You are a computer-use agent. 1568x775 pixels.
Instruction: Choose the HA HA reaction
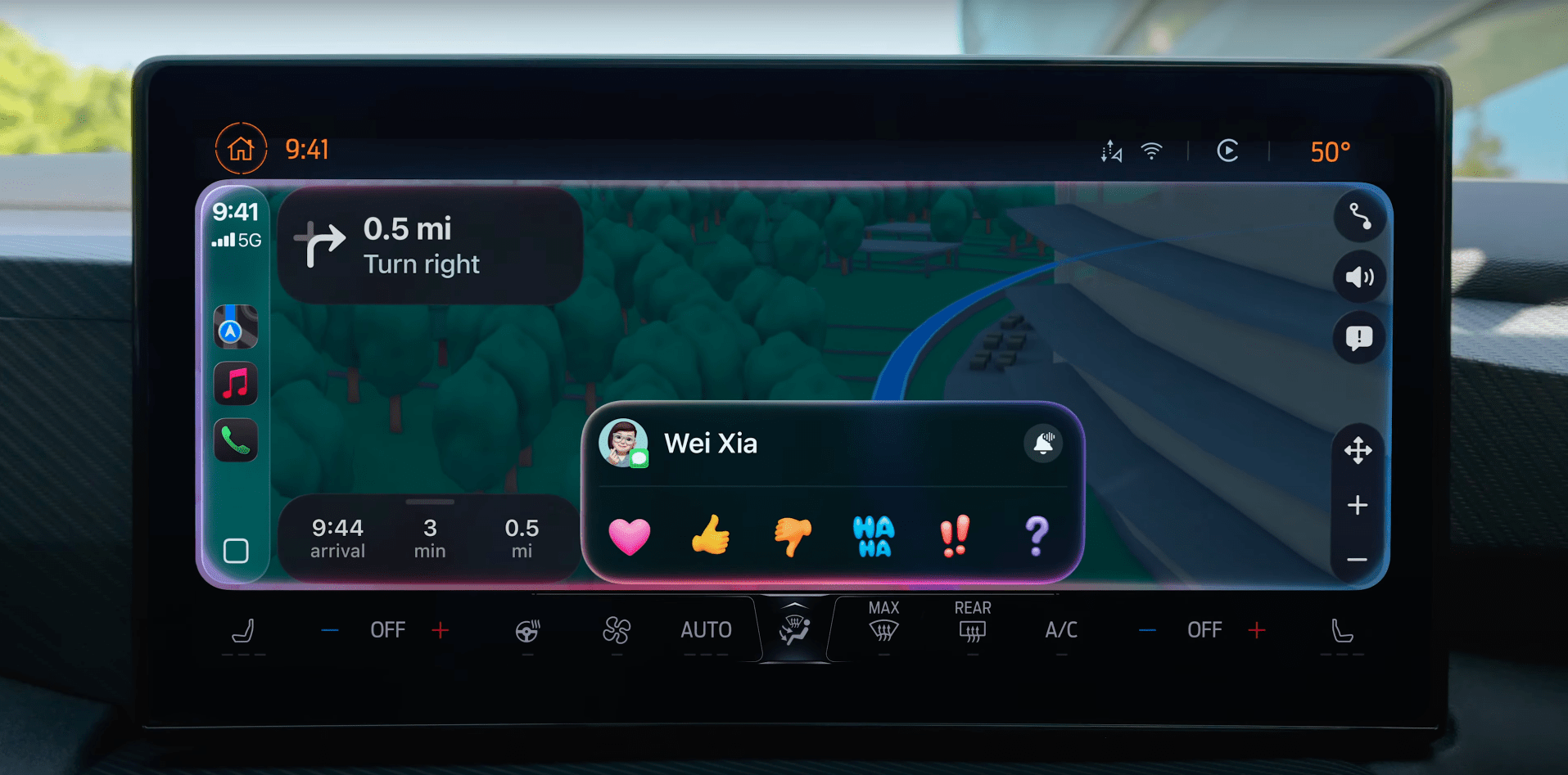pos(874,536)
